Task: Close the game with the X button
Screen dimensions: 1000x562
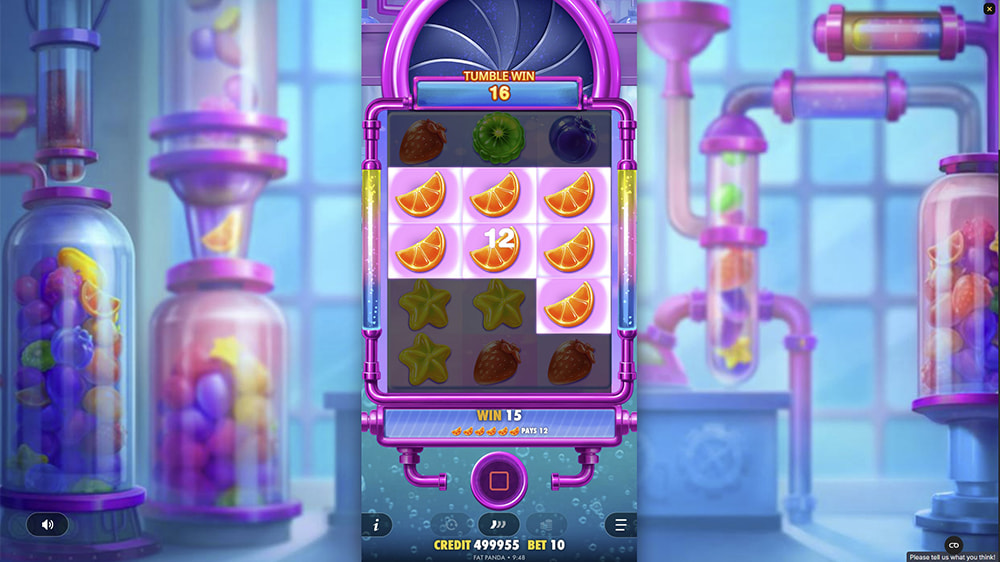Action: 988,10
